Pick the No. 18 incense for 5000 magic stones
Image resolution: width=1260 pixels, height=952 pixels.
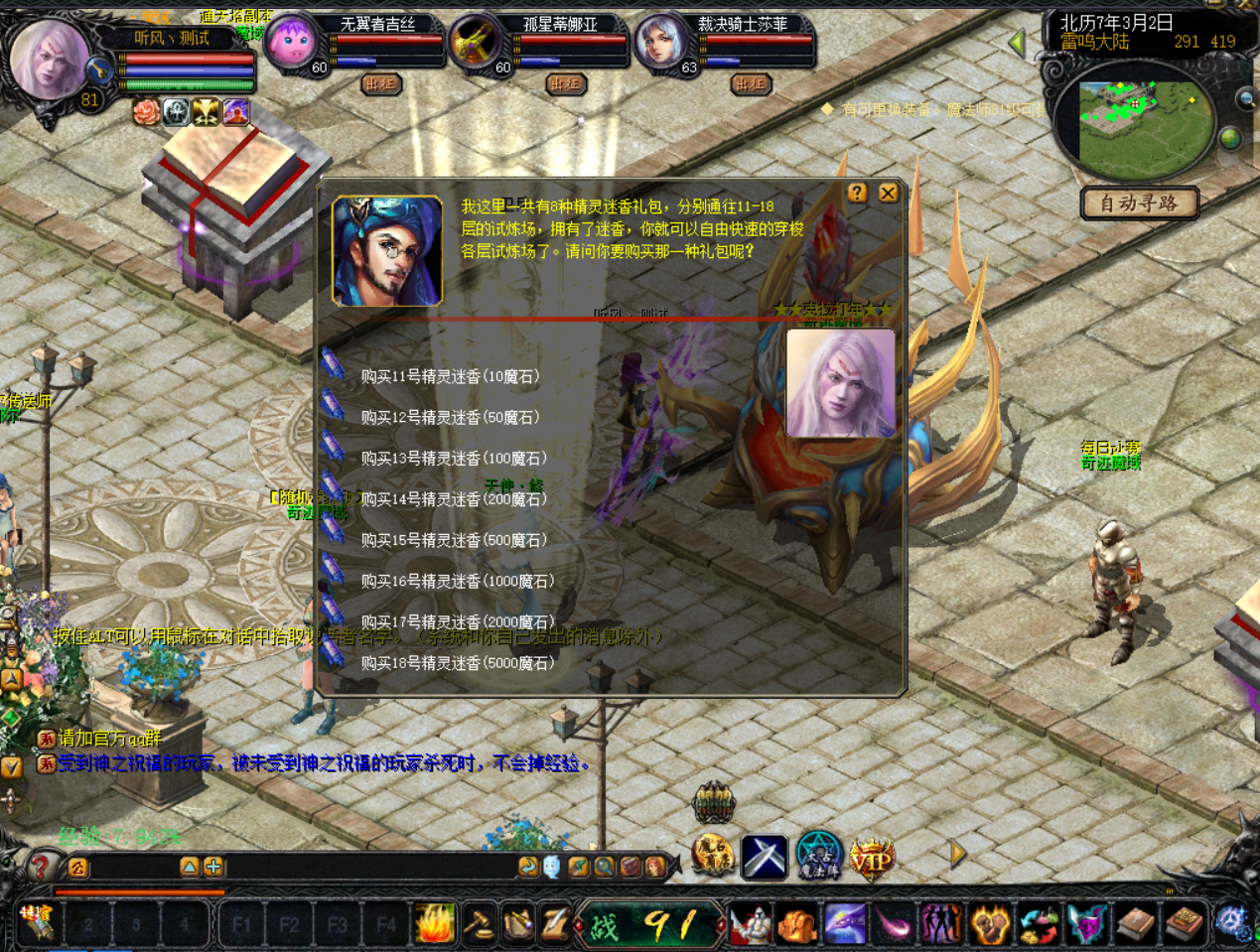(457, 662)
